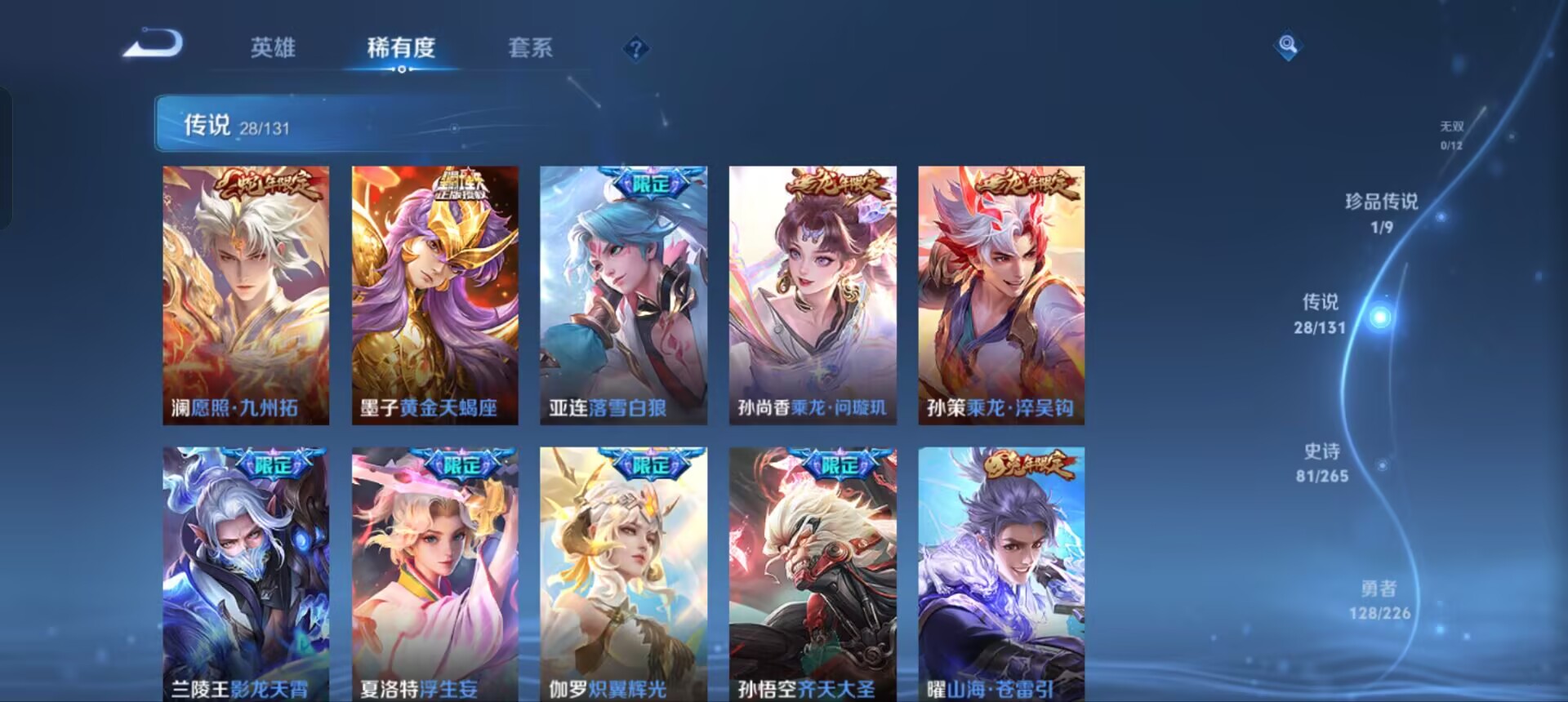Click the back arrow icon top left
Screen dimensions: 1568x702
[155, 45]
